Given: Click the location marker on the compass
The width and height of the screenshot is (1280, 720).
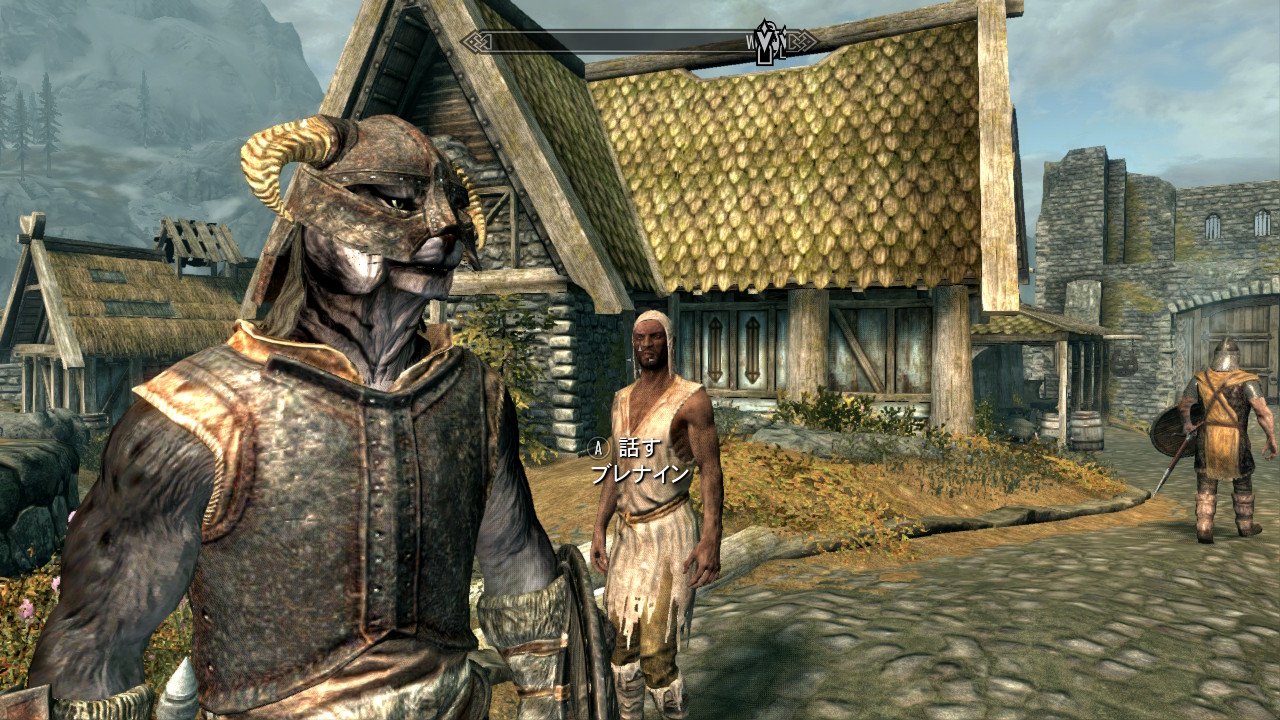Looking at the screenshot, I should pyautogui.click(x=767, y=42).
